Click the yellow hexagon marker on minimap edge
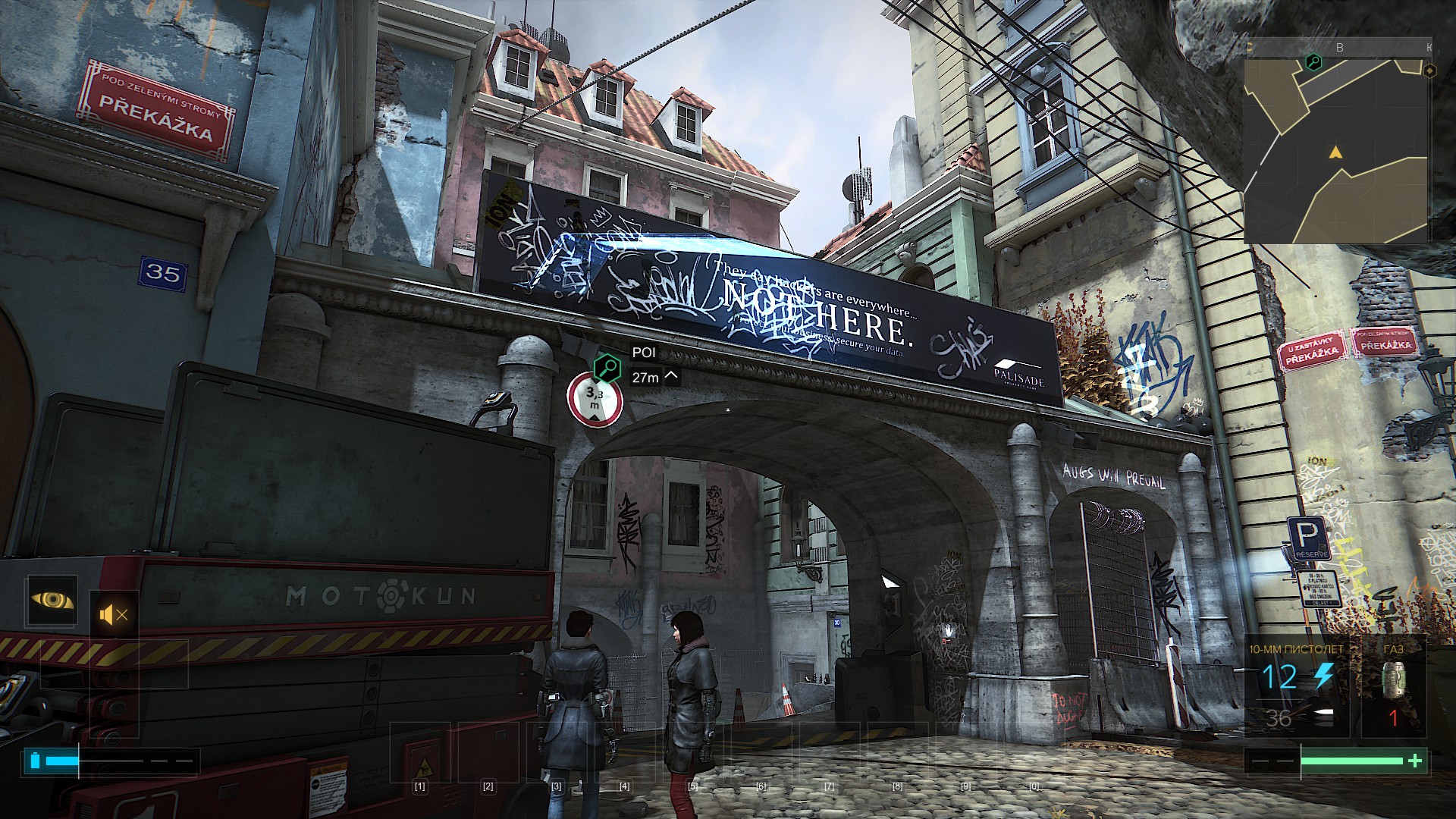Viewport: 1456px width, 819px height. [x=1429, y=71]
